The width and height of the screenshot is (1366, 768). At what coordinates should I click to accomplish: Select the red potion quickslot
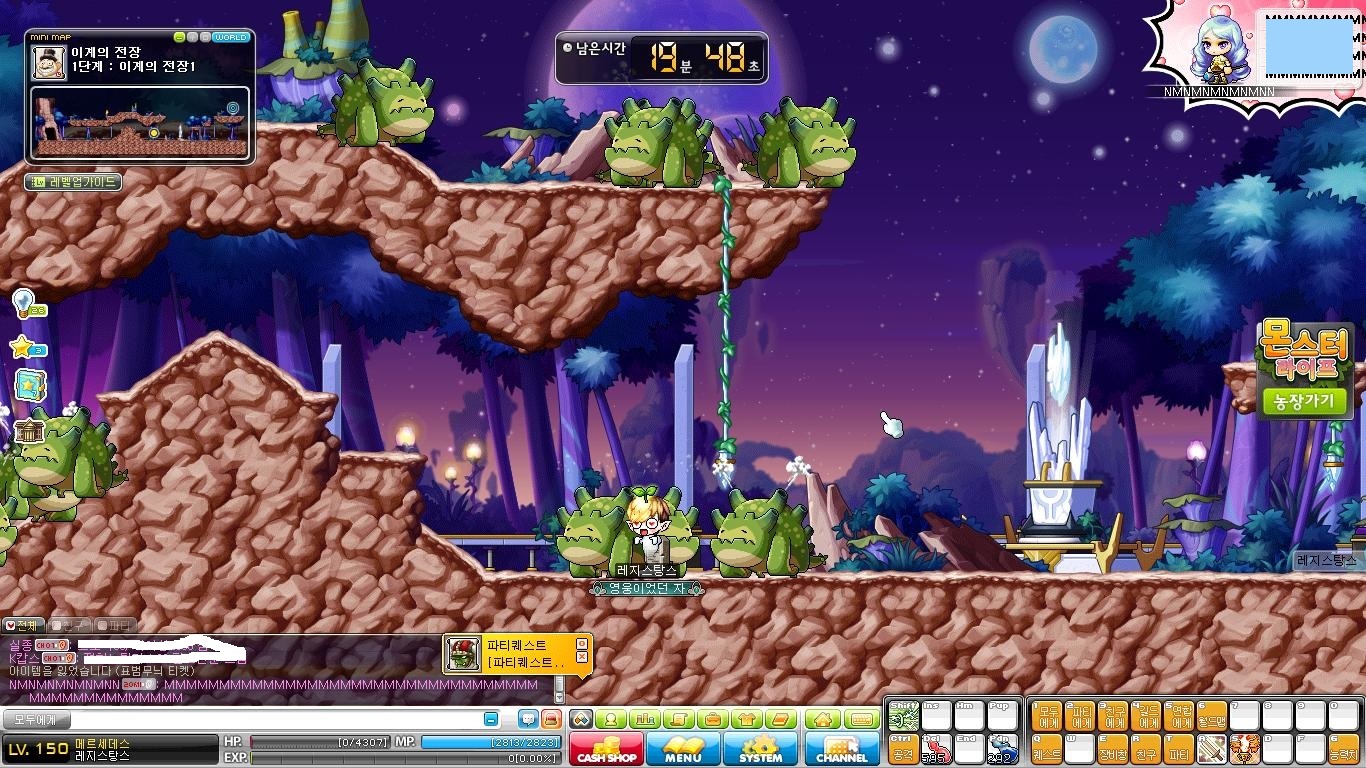[x=936, y=748]
